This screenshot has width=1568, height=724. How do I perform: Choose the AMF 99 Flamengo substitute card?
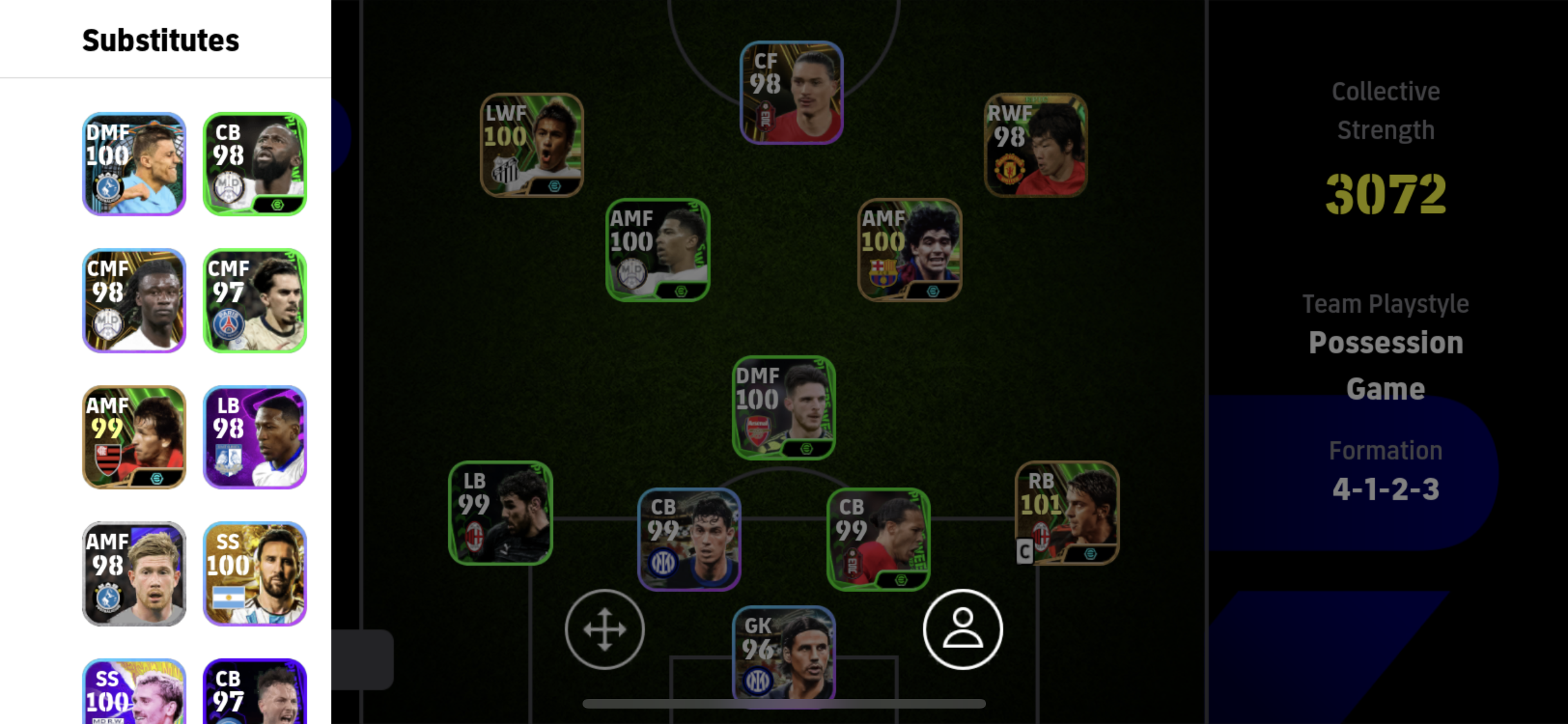point(134,437)
